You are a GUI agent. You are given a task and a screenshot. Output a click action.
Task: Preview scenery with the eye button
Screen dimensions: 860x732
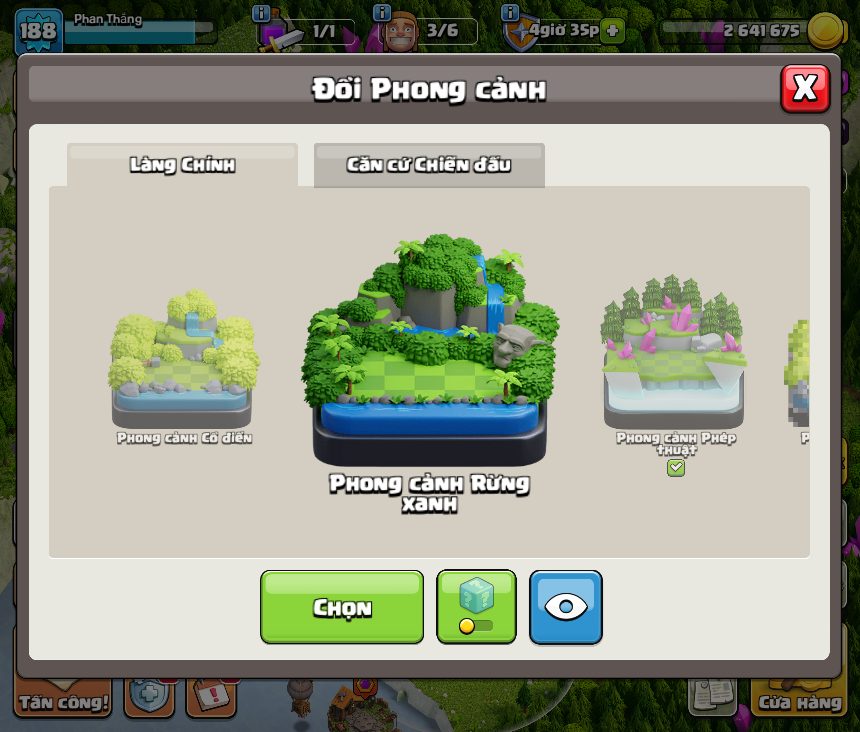[565, 607]
